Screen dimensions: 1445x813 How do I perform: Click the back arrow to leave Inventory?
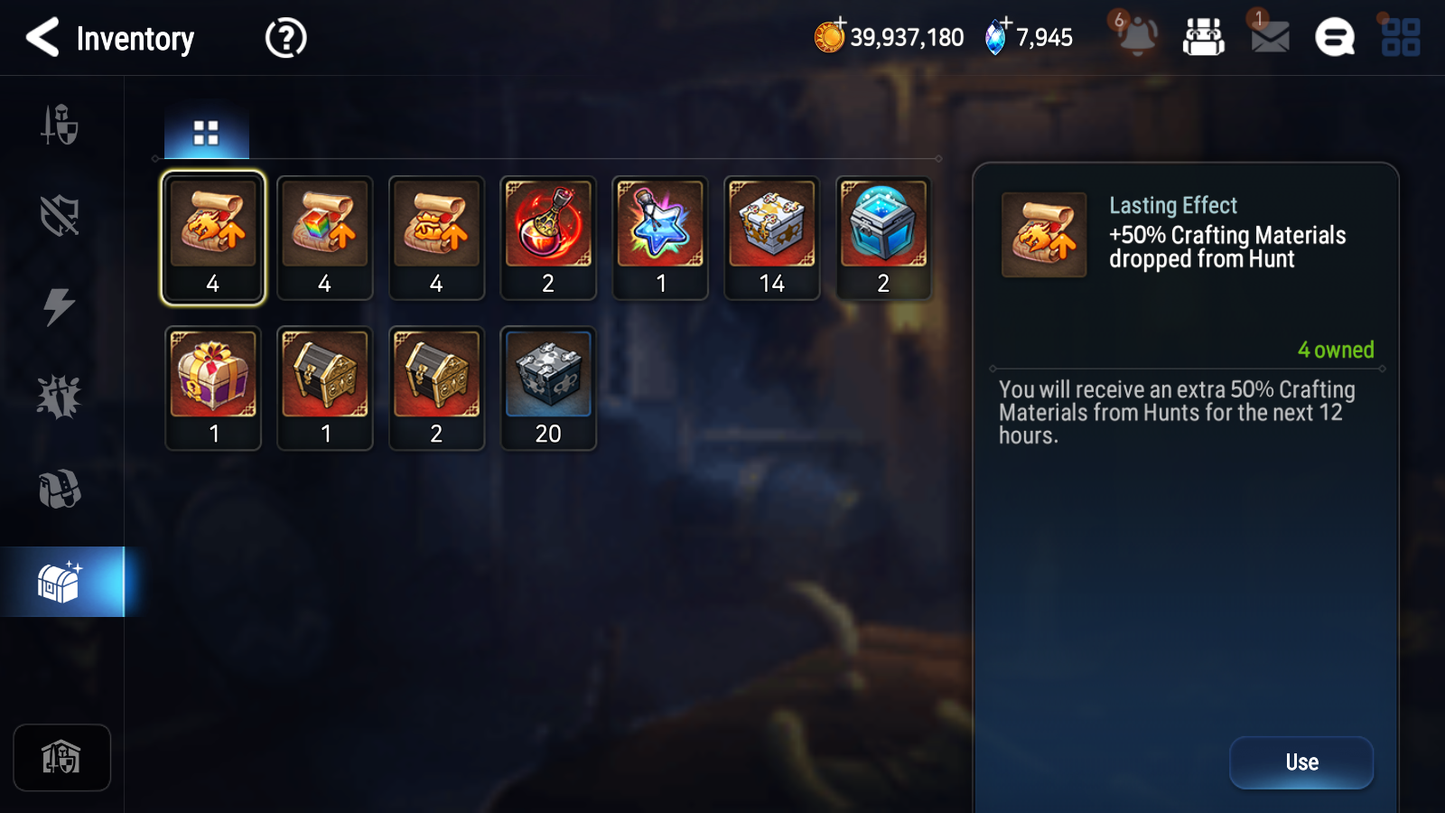tap(43, 38)
